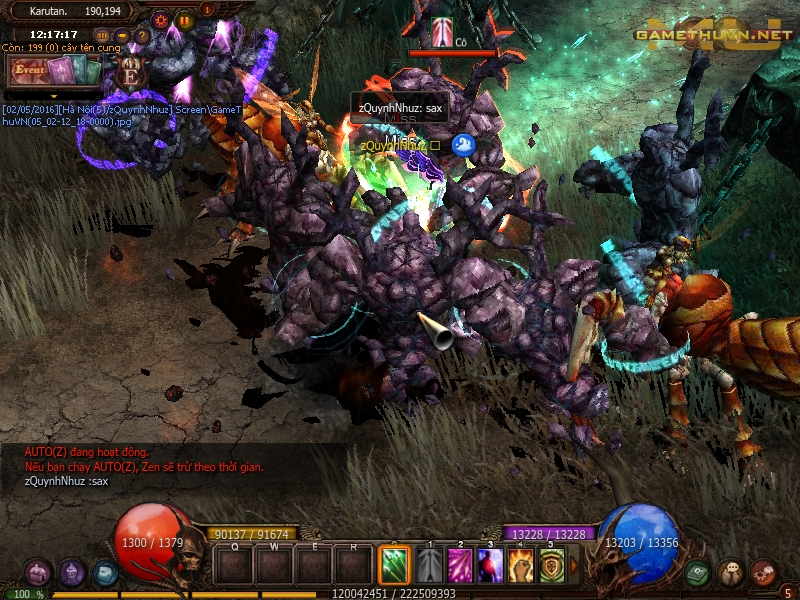Screen dimensions: 800x600
Task: Open the green book icon
Action: 697,573
